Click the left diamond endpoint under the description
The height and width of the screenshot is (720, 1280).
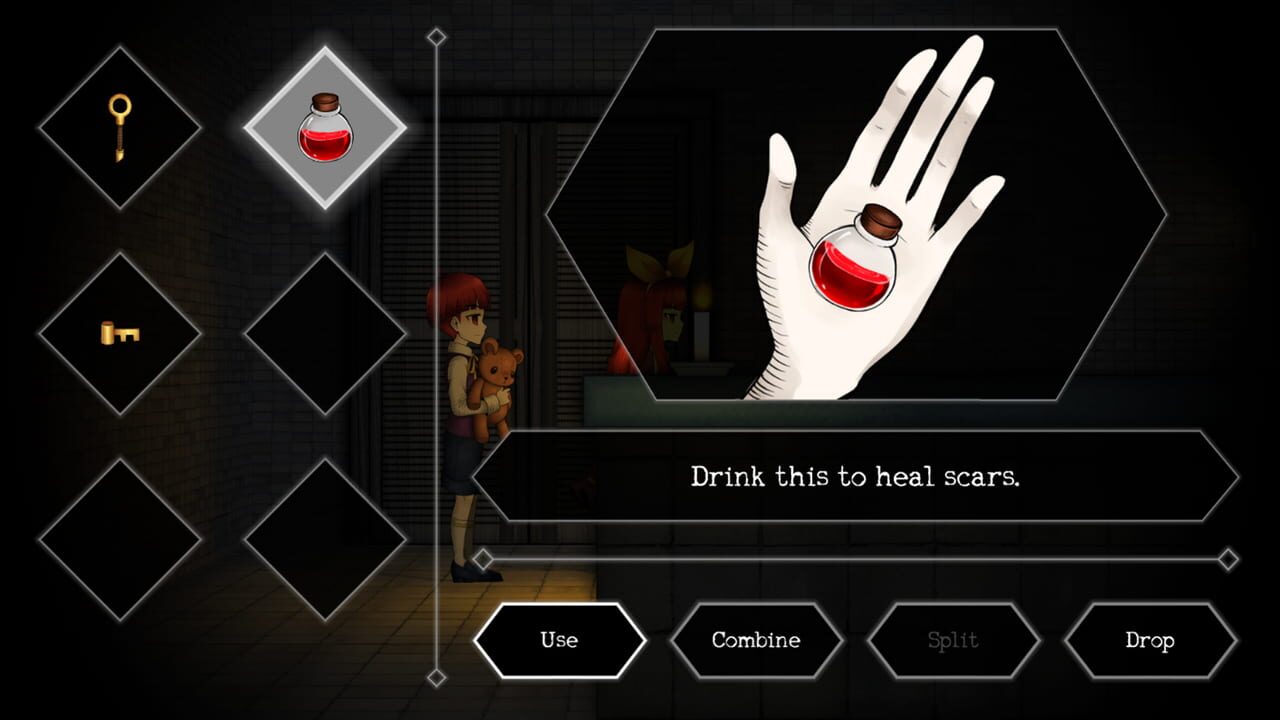[x=484, y=561]
